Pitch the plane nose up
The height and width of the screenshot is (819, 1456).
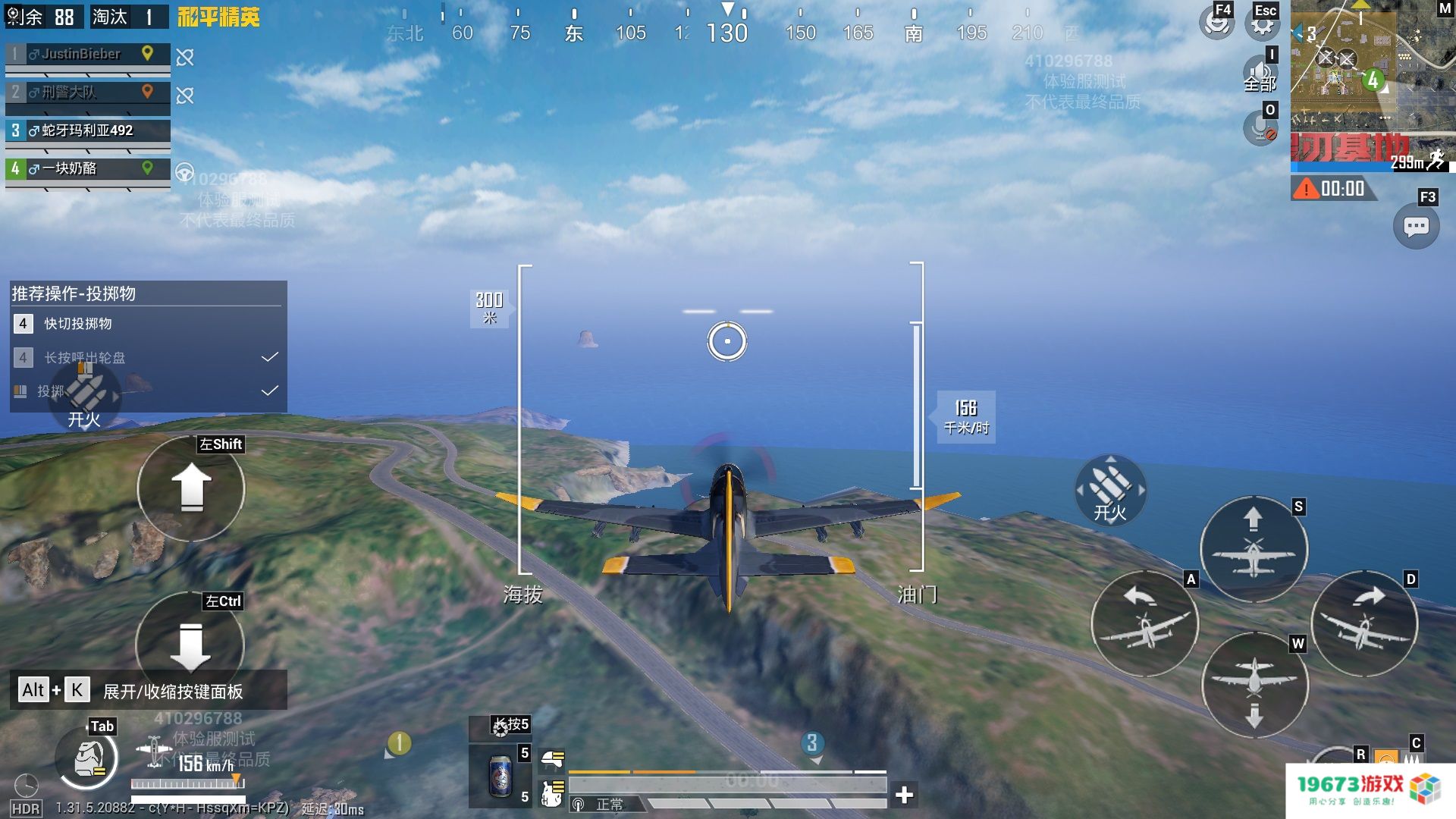1254,549
